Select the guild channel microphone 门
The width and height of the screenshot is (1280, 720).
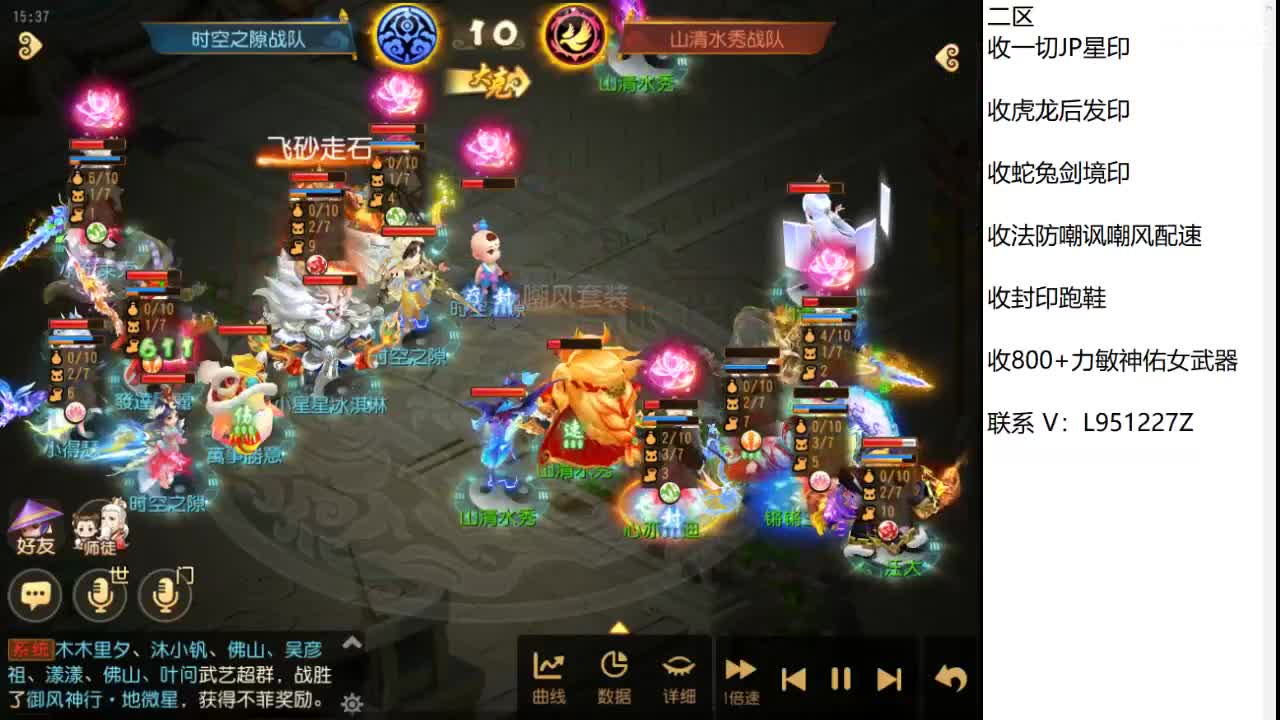(x=163, y=594)
